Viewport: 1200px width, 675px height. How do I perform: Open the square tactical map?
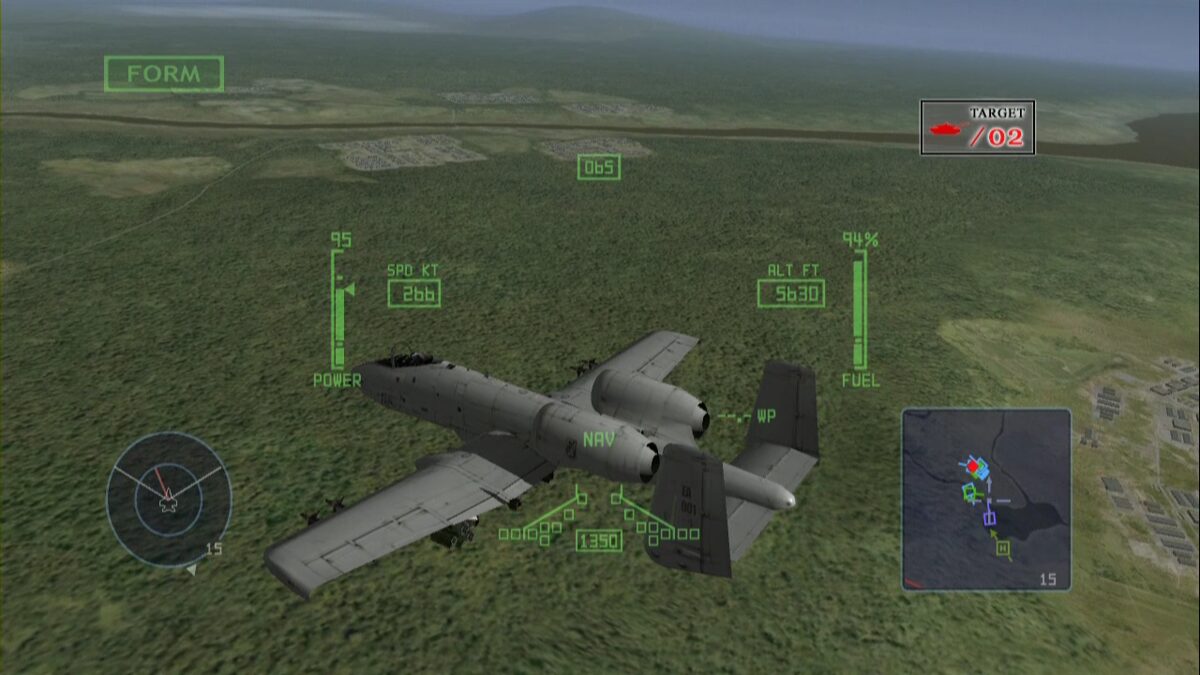(x=986, y=498)
